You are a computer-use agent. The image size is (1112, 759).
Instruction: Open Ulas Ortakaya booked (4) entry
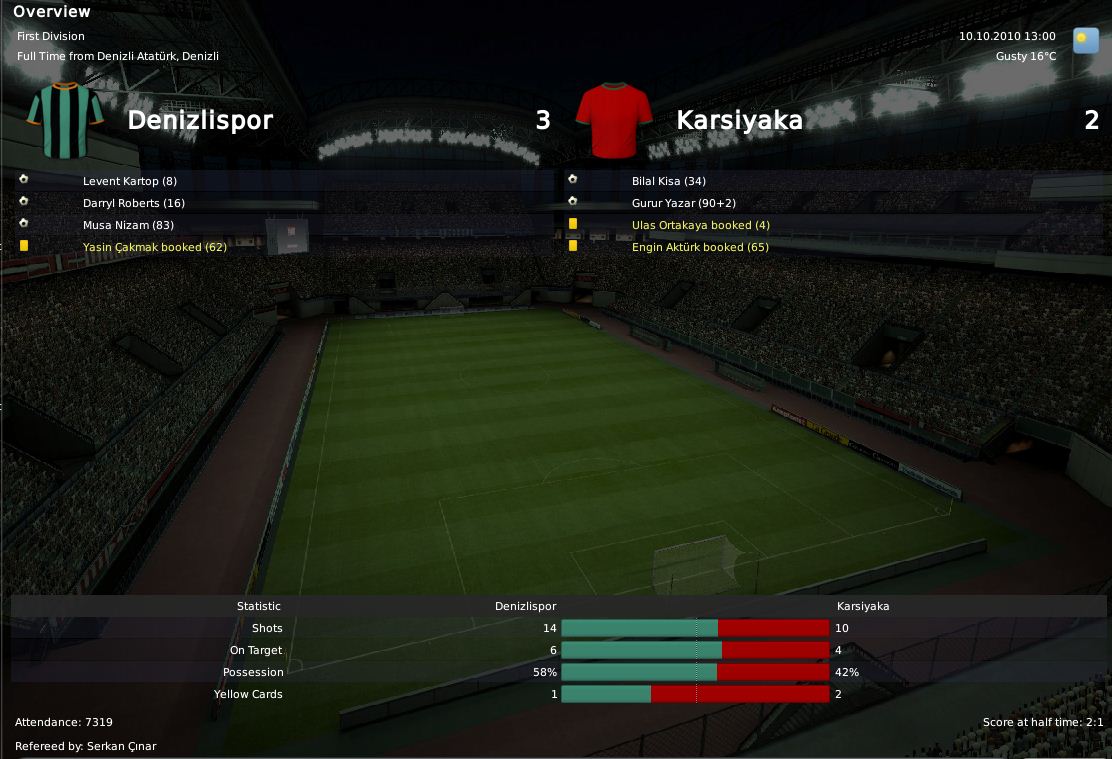pyautogui.click(x=701, y=225)
